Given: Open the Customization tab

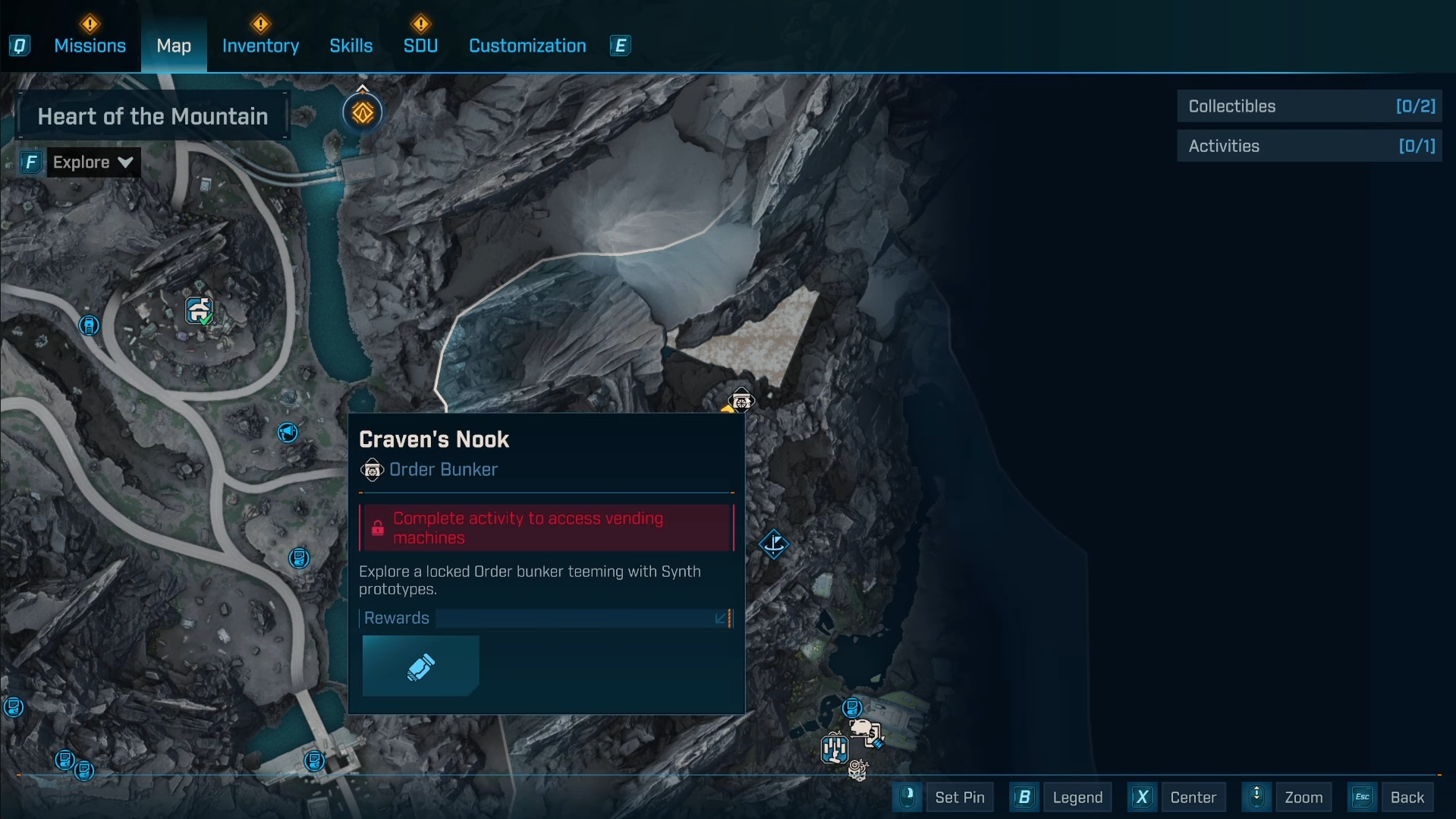Looking at the screenshot, I should (527, 46).
